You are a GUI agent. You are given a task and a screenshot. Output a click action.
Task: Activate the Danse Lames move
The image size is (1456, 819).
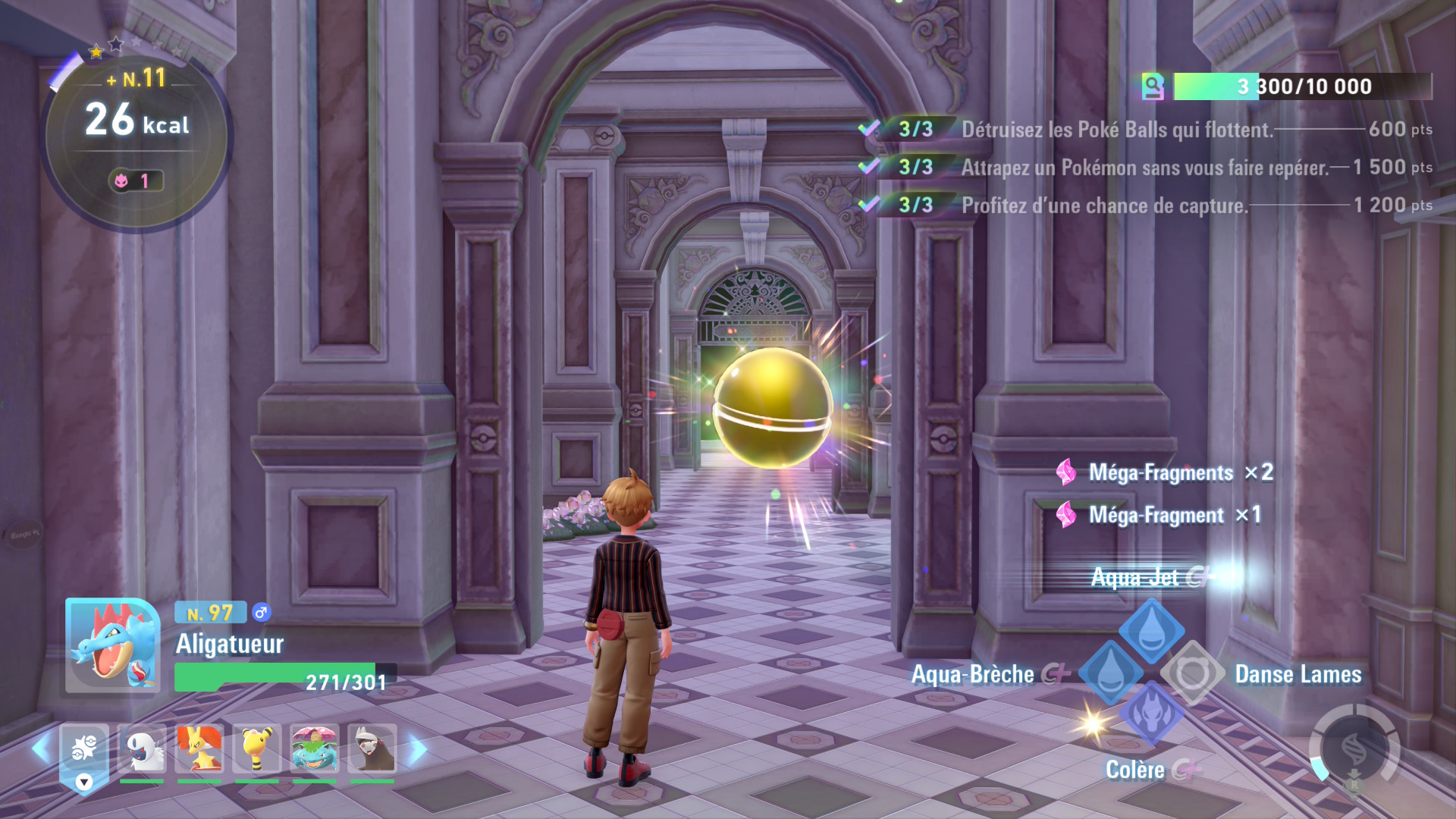tap(1192, 673)
